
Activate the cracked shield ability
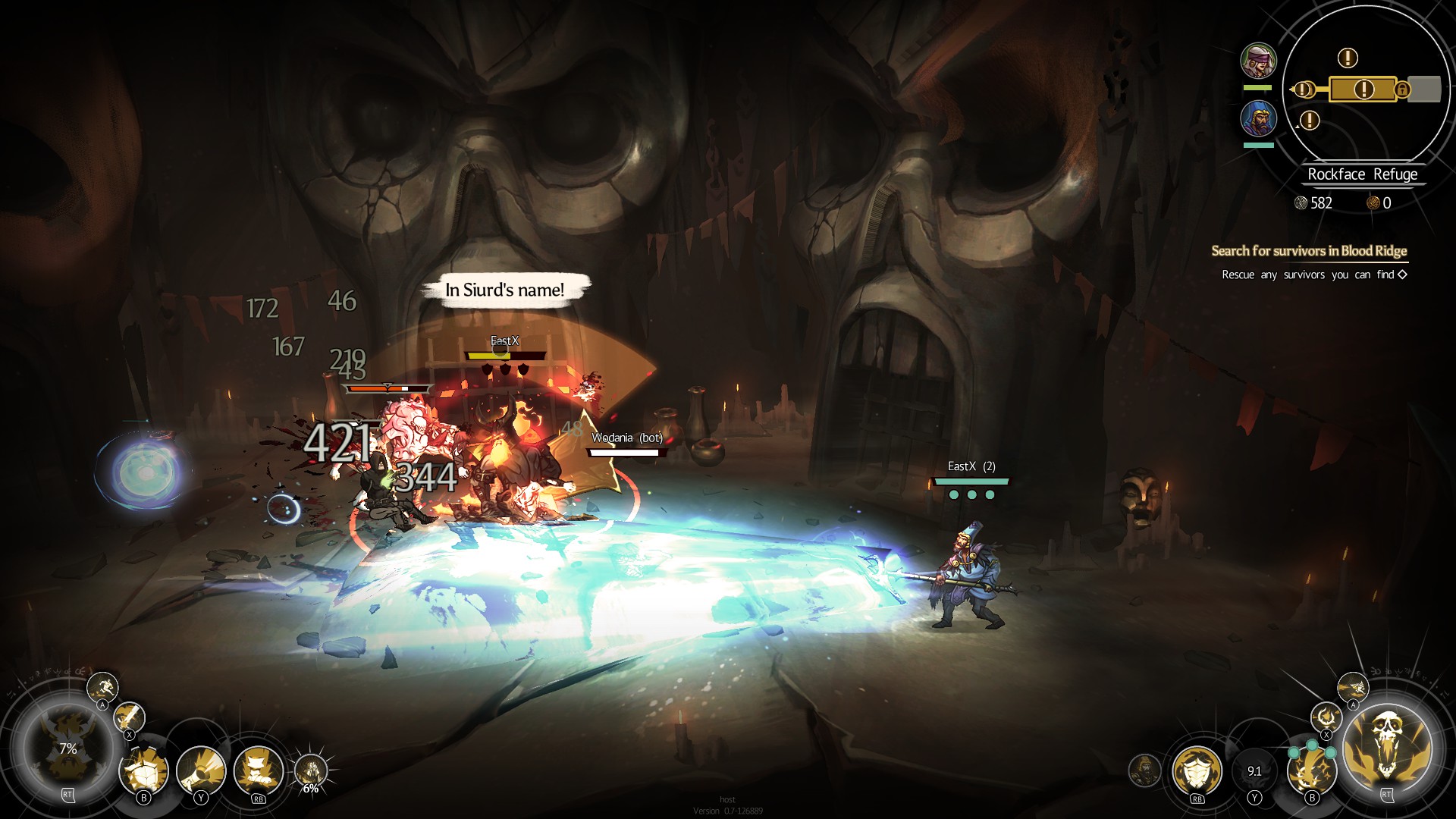tap(144, 771)
